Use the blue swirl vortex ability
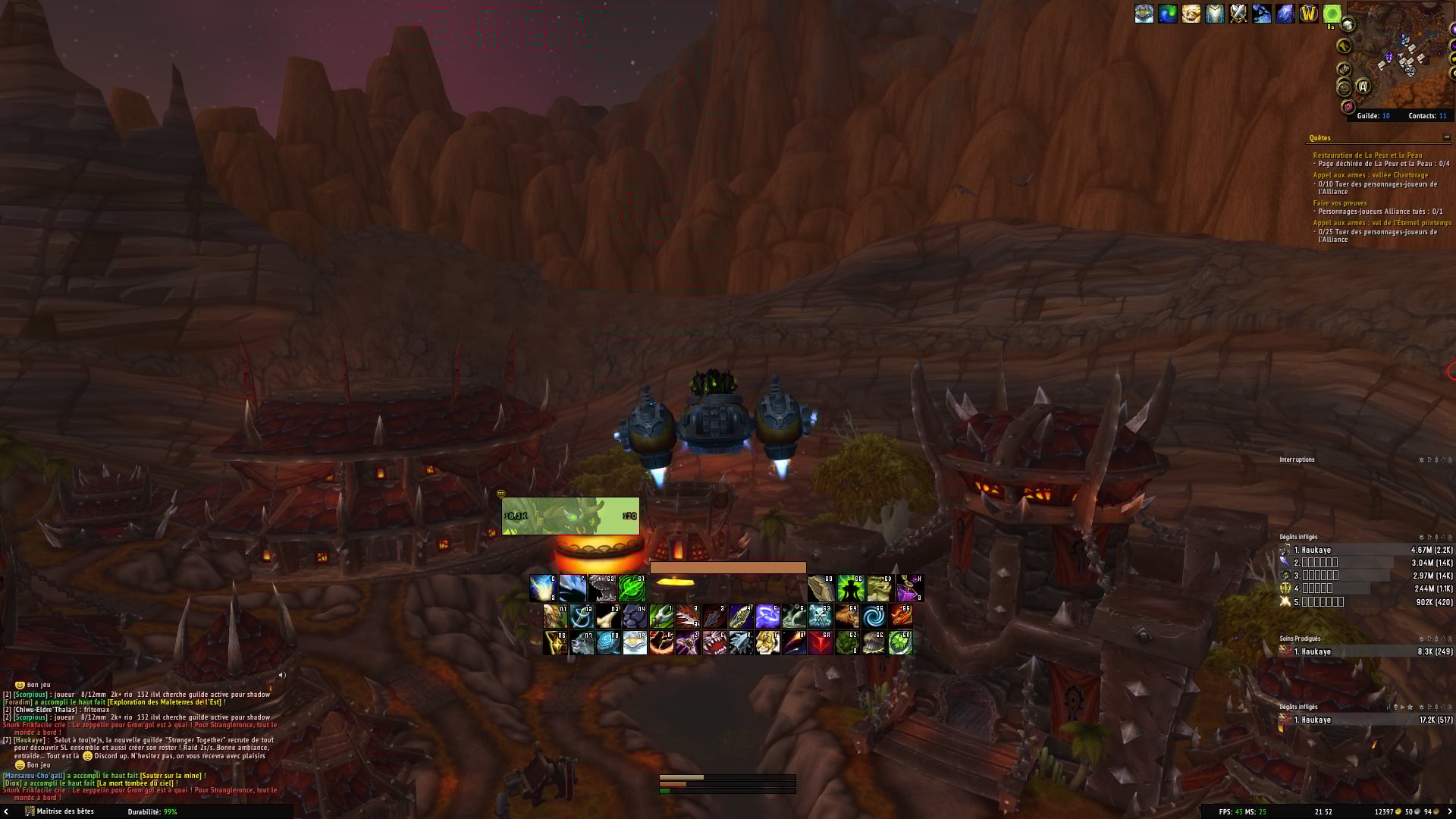The image size is (1456, 819). pos(874,616)
